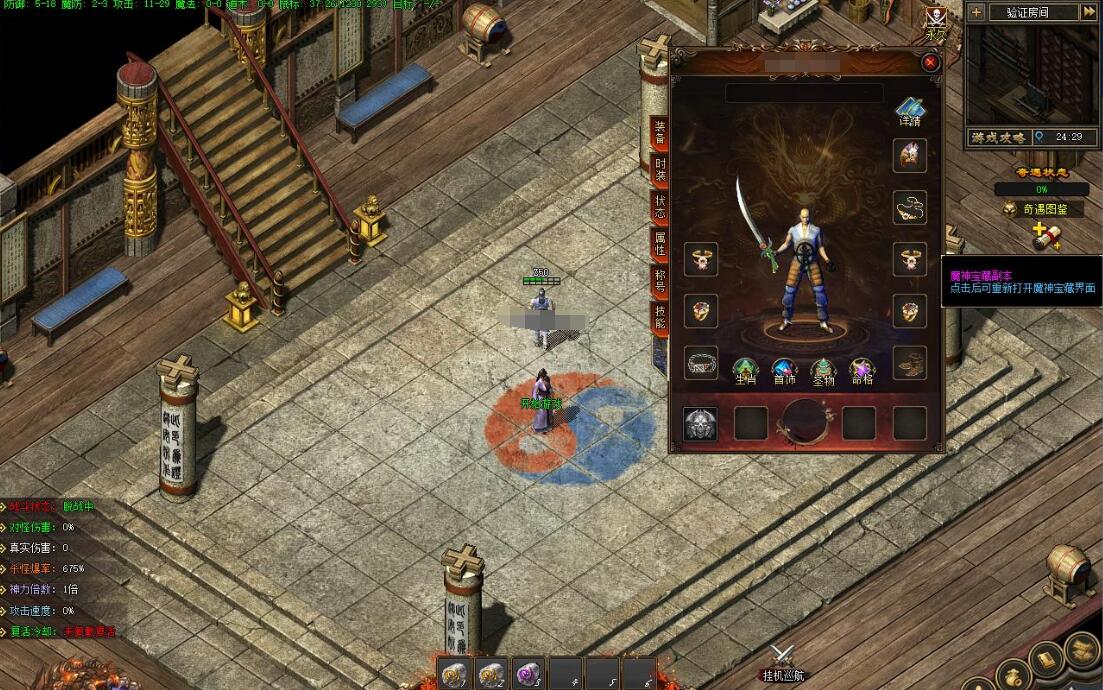This screenshot has height=690, width=1103.
Task: Open the 命格 destiny icon
Action: (861, 371)
